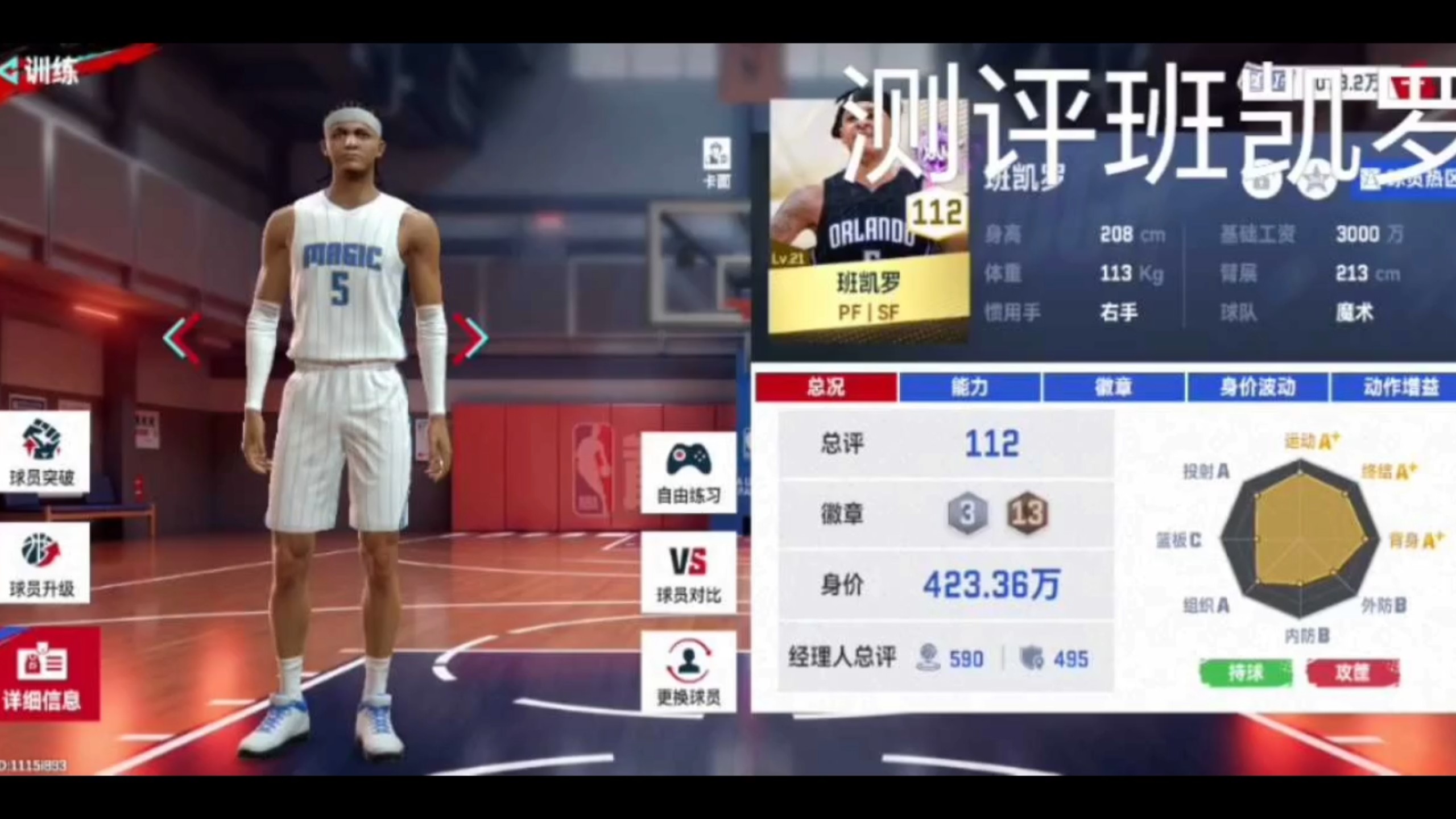
Task: Select the green 持球 tag
Action: tap(1246, 673)
